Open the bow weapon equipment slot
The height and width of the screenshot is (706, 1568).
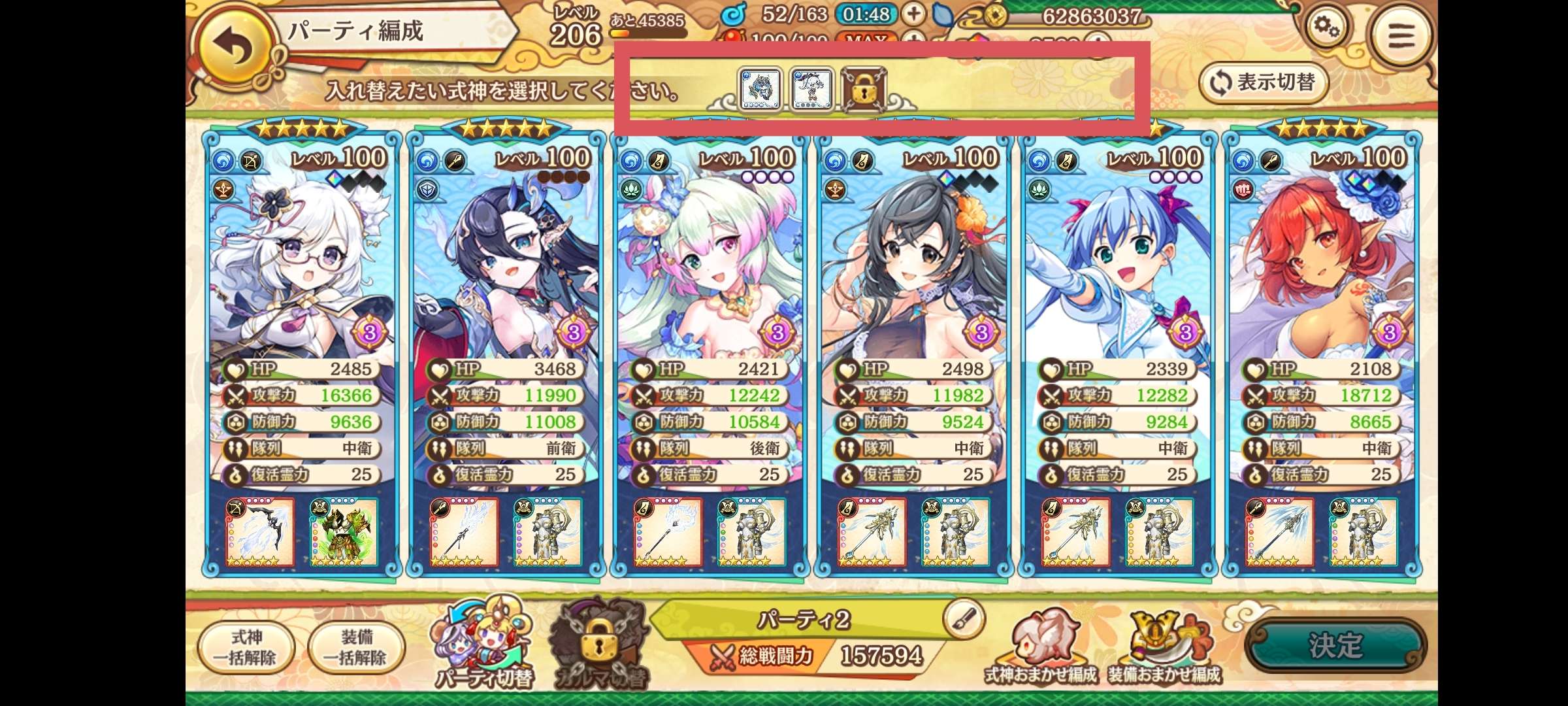coord(260,532)
